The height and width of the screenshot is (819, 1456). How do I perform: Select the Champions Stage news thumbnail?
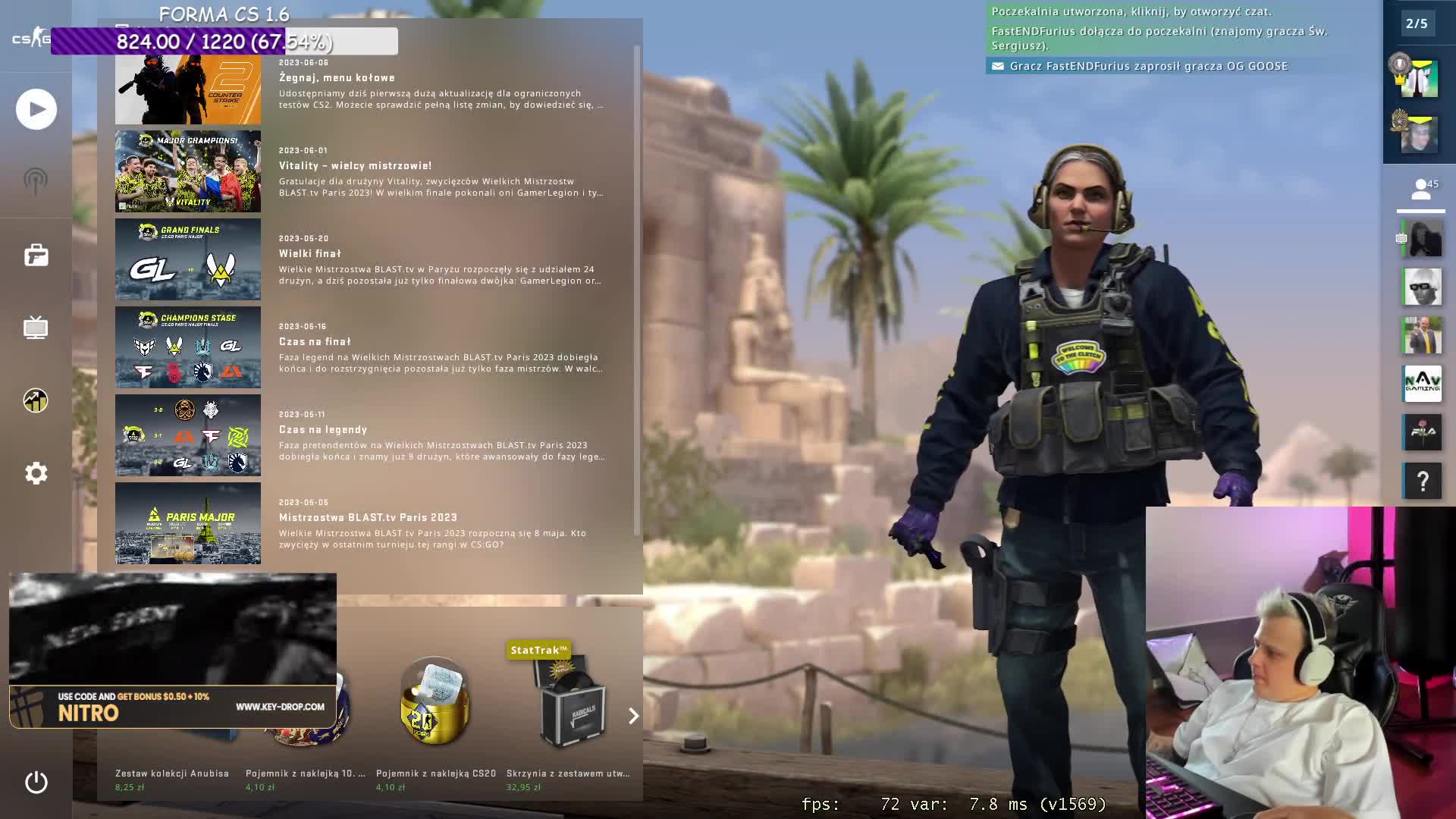pyautogui.click(x=188, y=347)
